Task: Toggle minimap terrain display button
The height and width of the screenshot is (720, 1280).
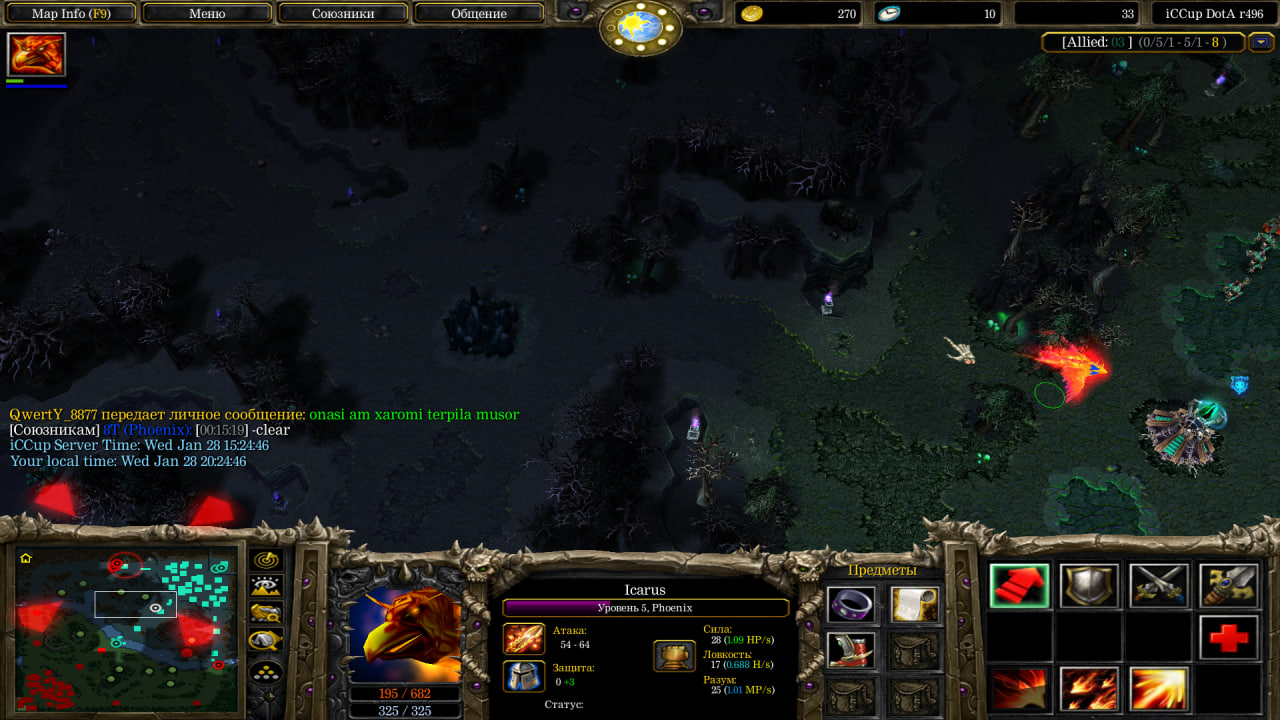Action: [266, 587]
